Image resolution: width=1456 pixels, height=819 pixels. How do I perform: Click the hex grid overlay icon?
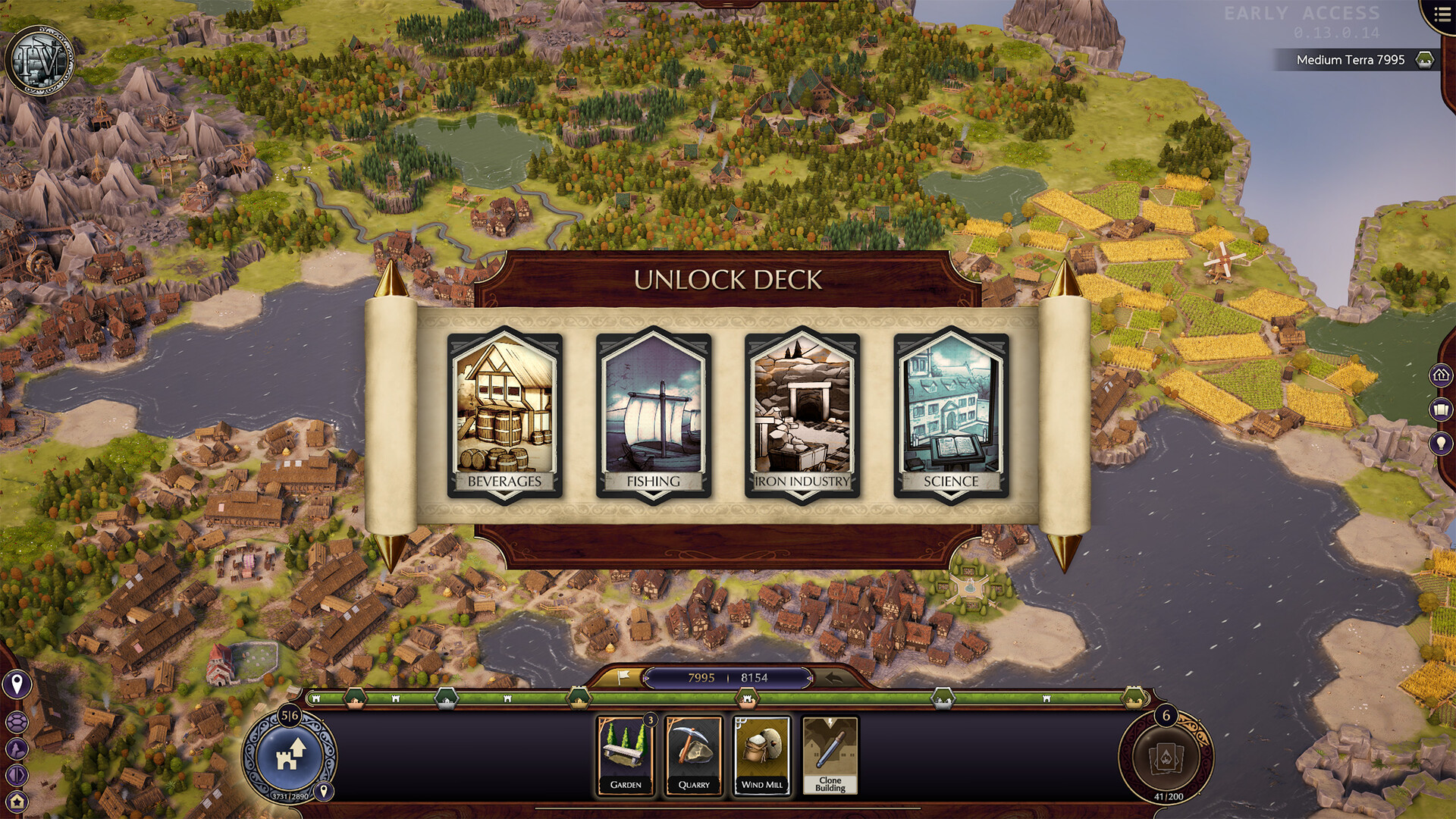click(17, 721)
